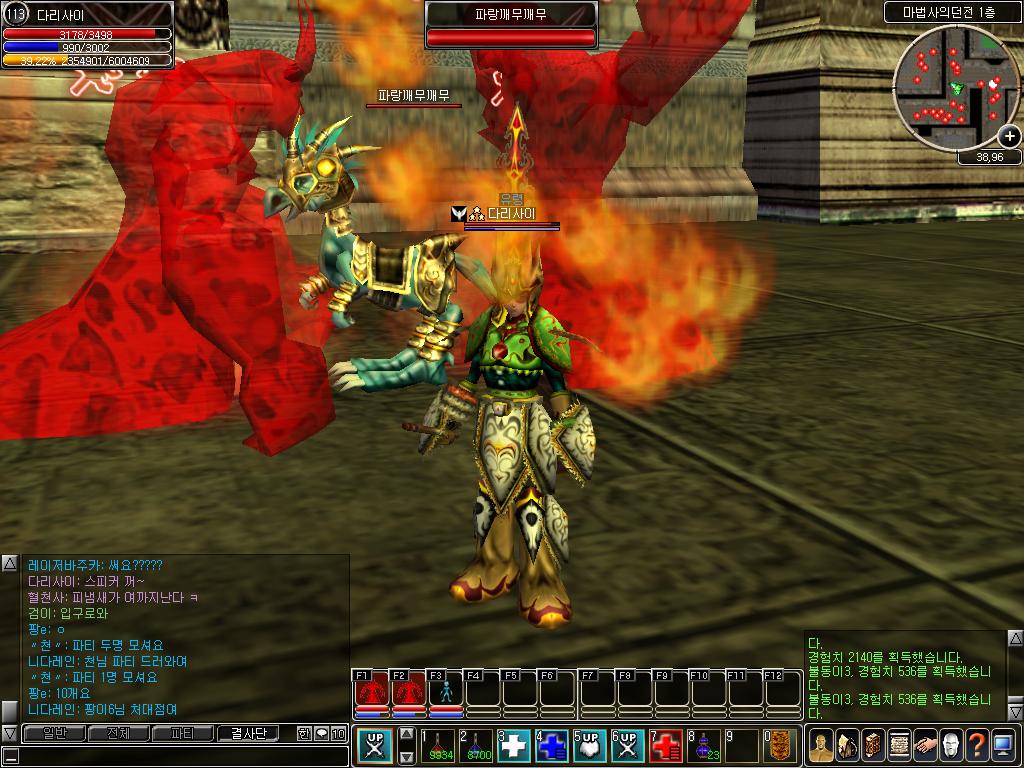This screenshot has width=1024, height=768.
Task: Open the character figure info icon
Action: (821, 746)
